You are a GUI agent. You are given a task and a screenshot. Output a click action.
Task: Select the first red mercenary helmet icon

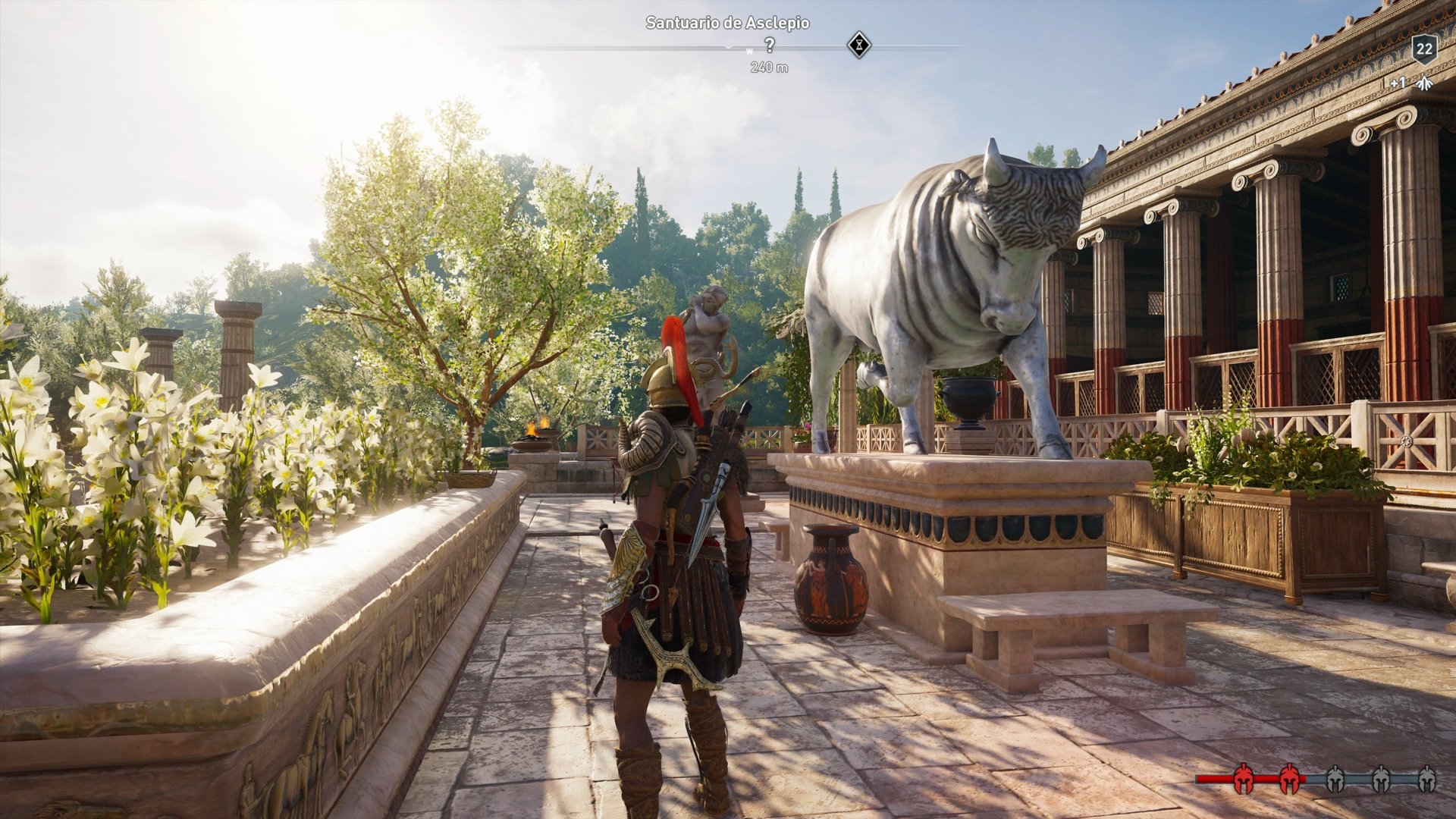tap(1244, 779)
